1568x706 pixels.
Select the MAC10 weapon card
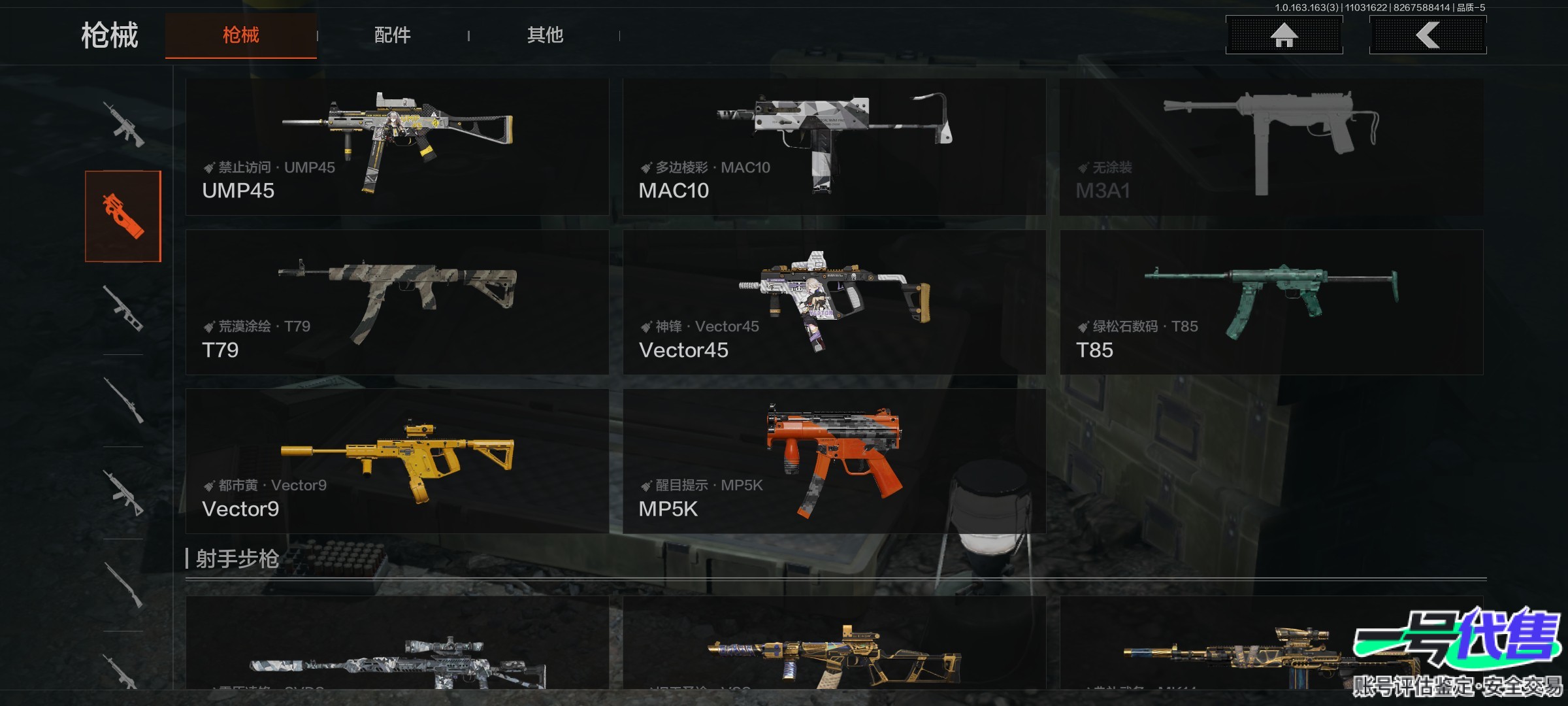click(x=834, y=147)
